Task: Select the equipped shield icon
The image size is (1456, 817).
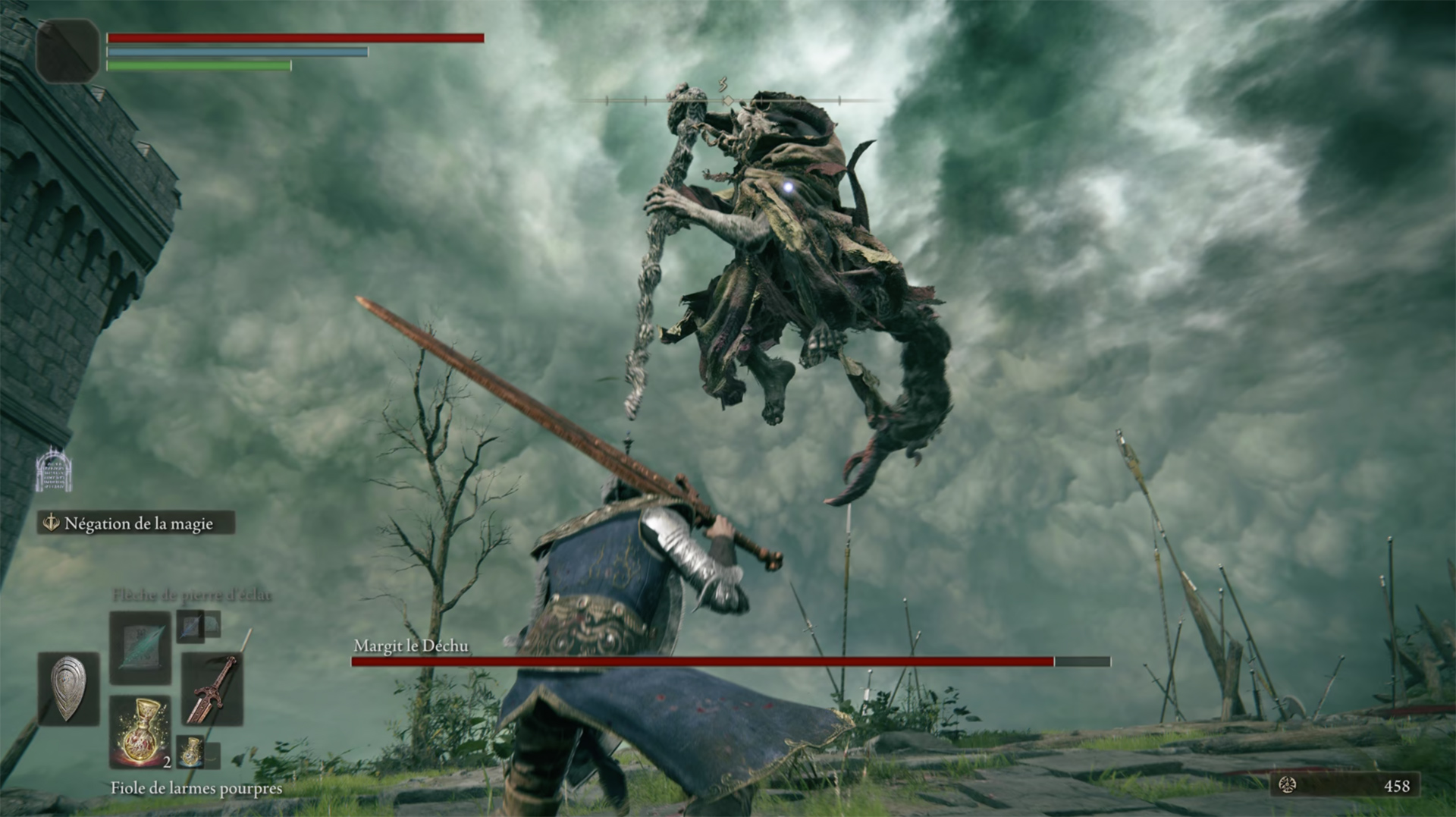Action: [x=69, y=688]
